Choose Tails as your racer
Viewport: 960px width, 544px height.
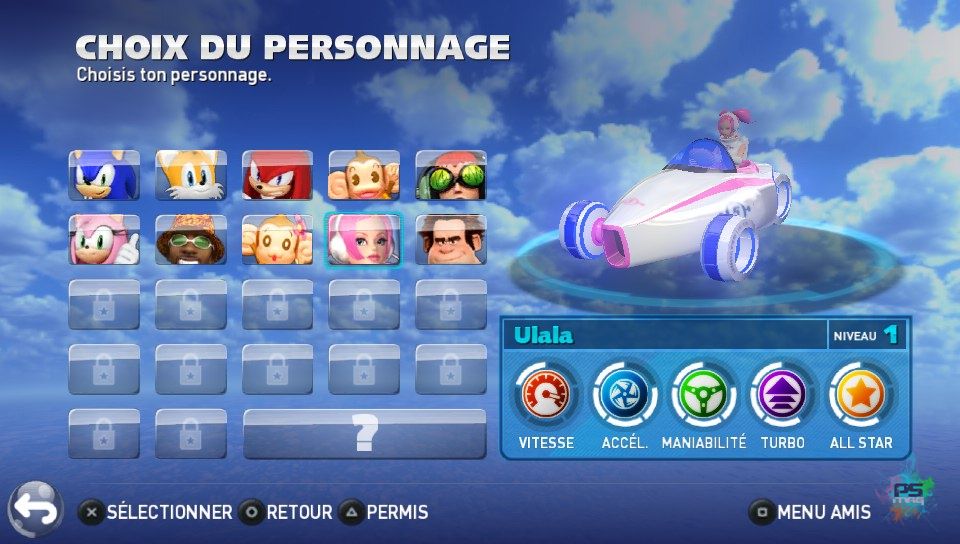click(191, 175)
